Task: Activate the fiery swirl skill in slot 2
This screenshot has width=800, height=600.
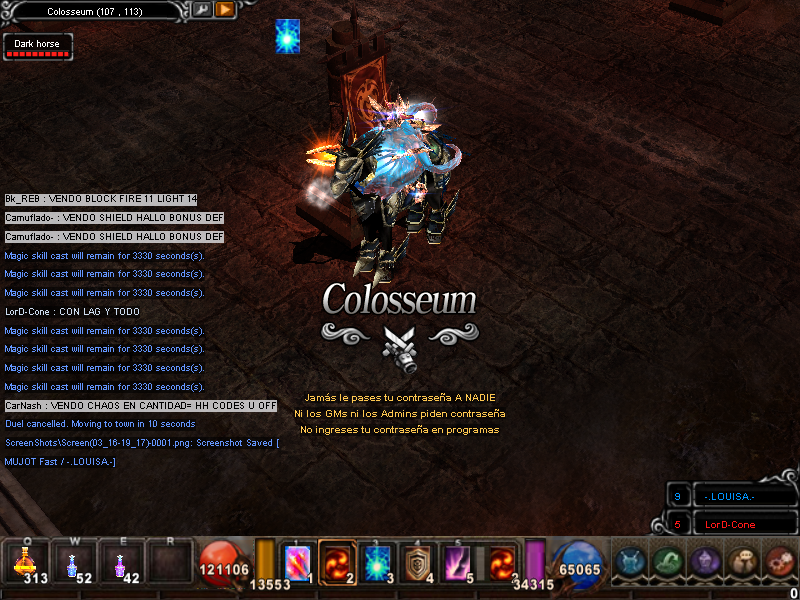Action: coord(337,562)
